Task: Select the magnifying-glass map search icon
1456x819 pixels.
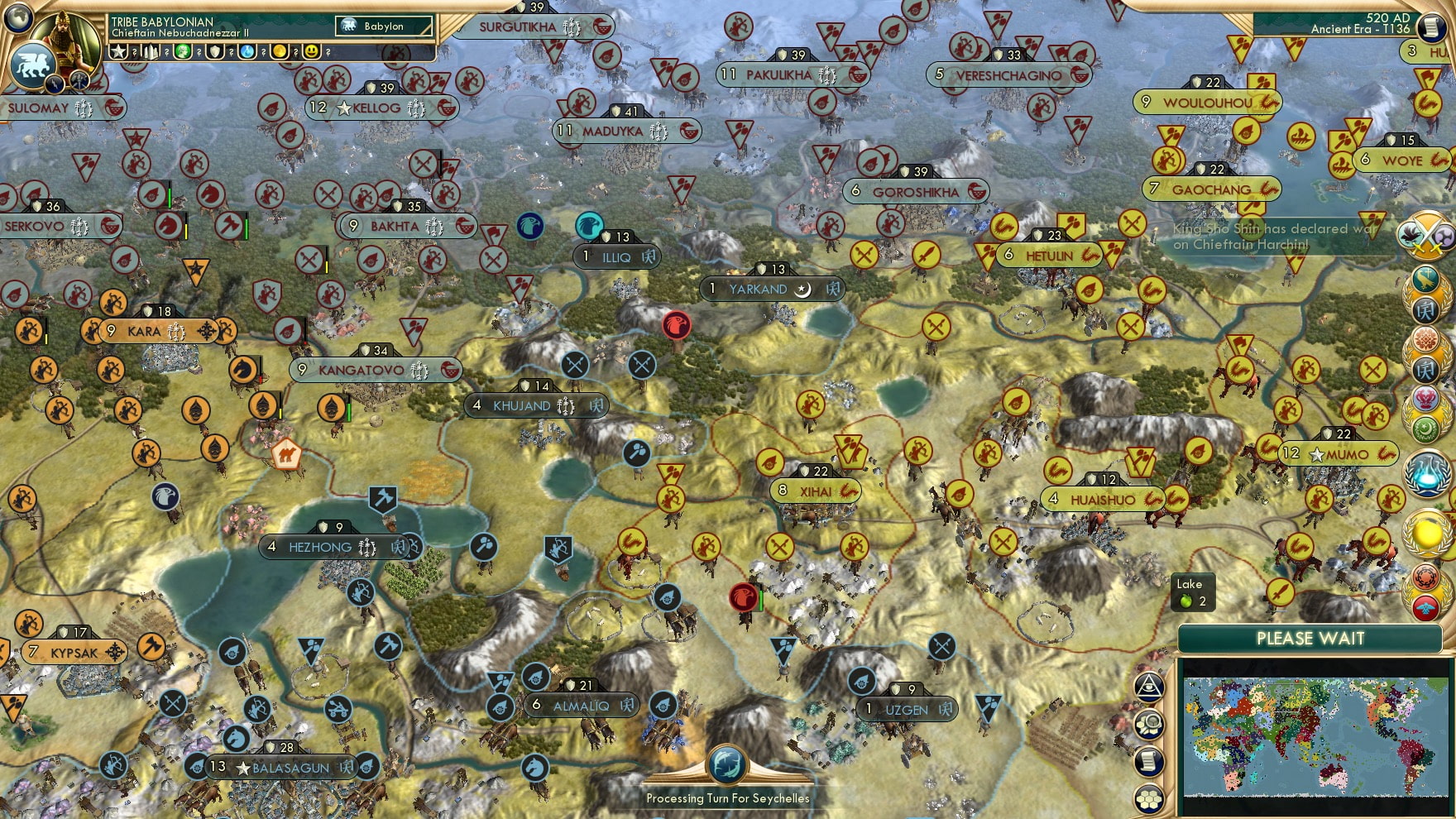Action: (1150, 723)
